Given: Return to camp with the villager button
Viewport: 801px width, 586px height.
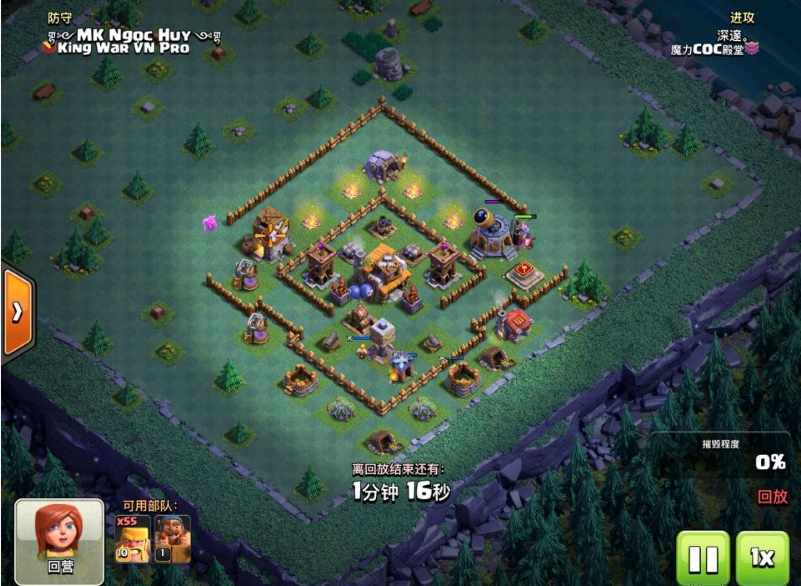Looking at the screenshot, I should click(x=59, y=541).
